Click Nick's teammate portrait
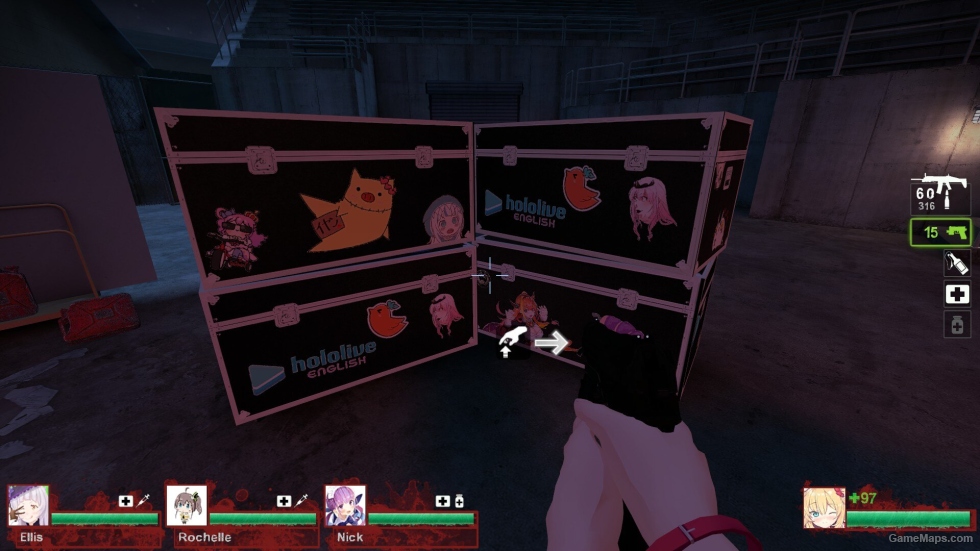 point(345,506)
